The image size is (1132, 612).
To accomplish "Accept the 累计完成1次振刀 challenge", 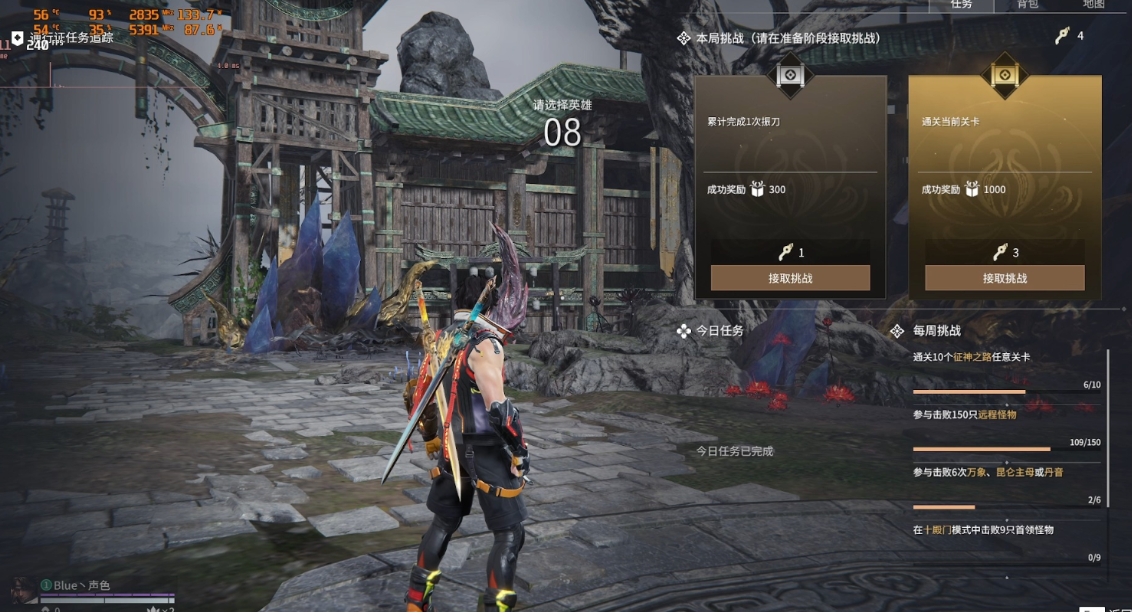I will tap(790, 278).
